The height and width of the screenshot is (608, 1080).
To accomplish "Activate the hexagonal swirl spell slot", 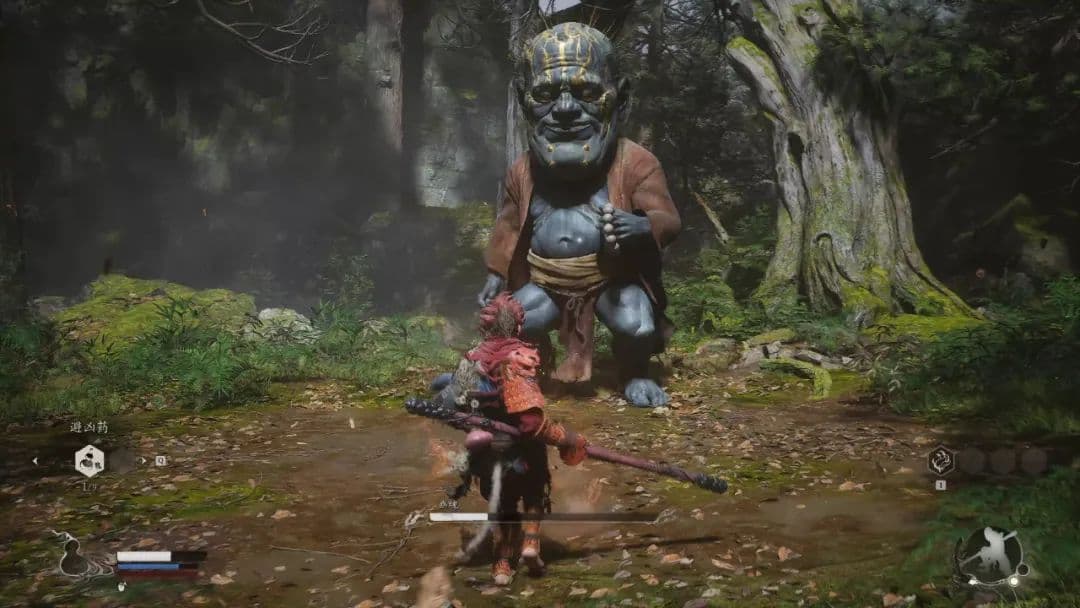I will pos(940,460).
